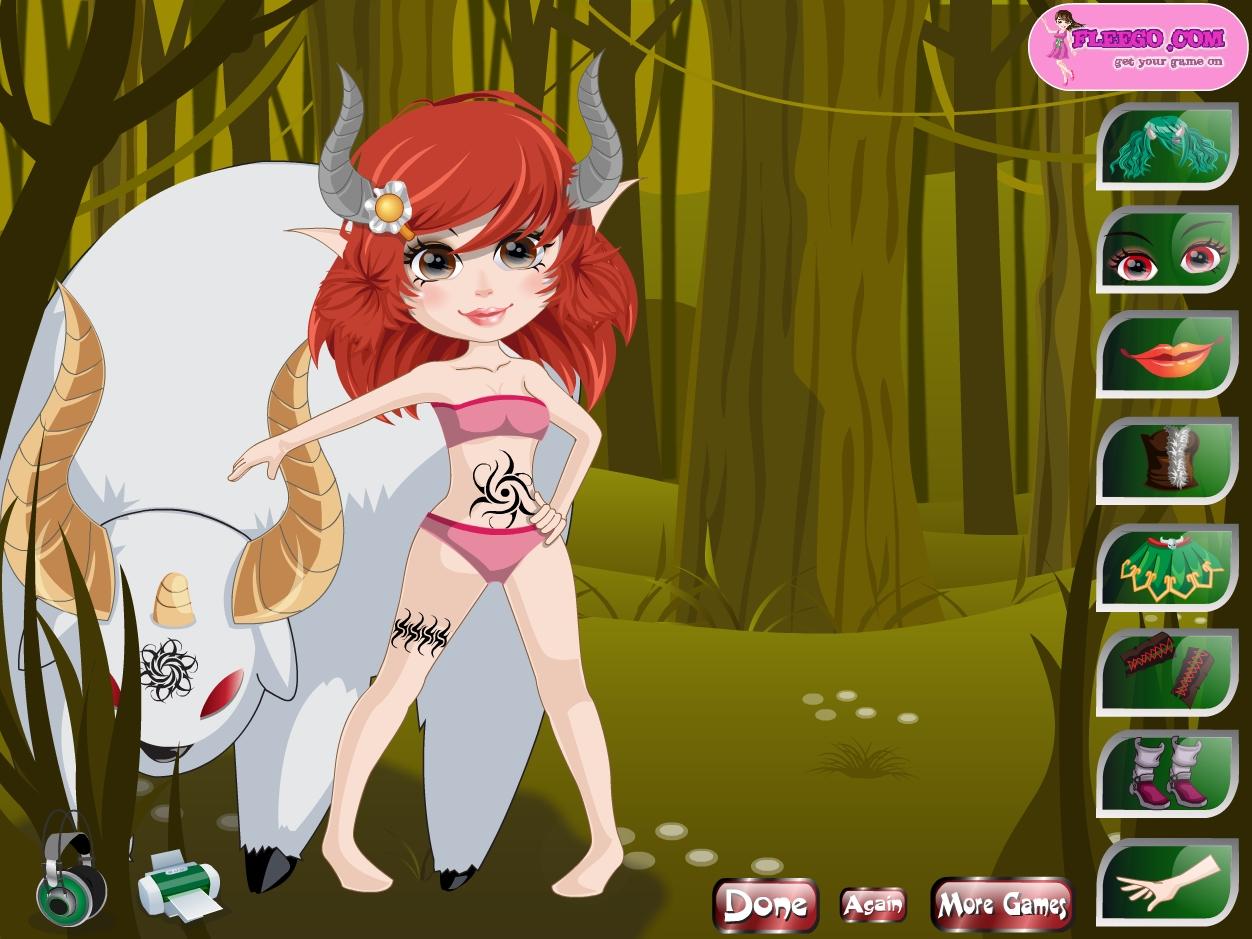The height and width of the screenshot is (939, 1252).
Task: Choose the green hairstyle category
Action: 1167,147
